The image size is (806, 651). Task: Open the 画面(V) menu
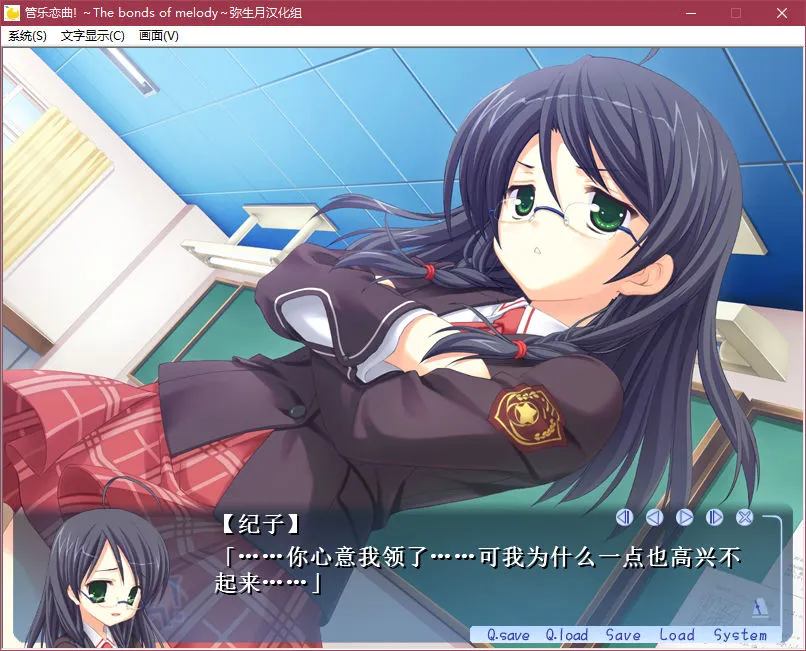(159, 36)
